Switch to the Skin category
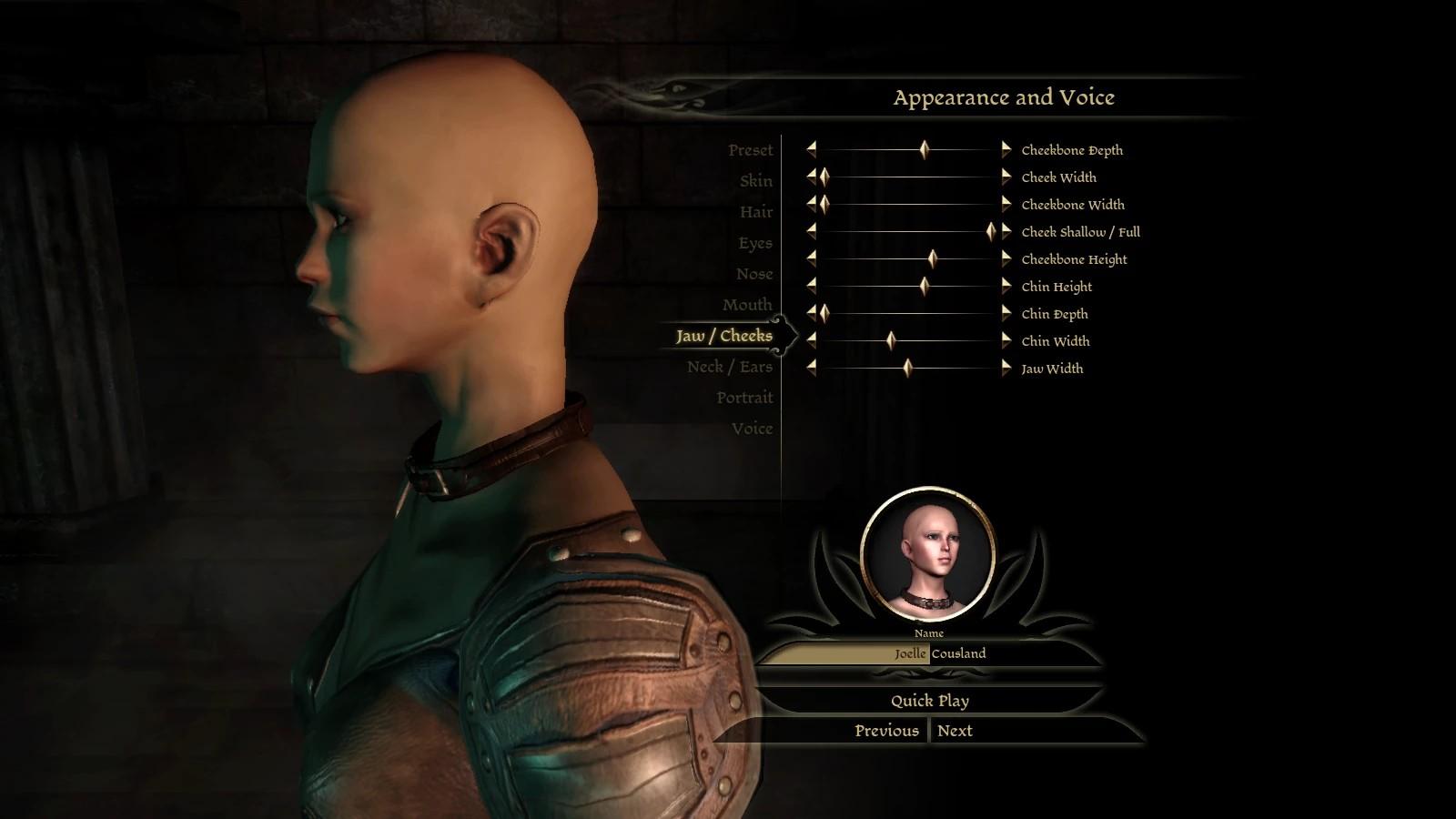The width and height of the screenshot is (1456, 819). click(755, 181)
